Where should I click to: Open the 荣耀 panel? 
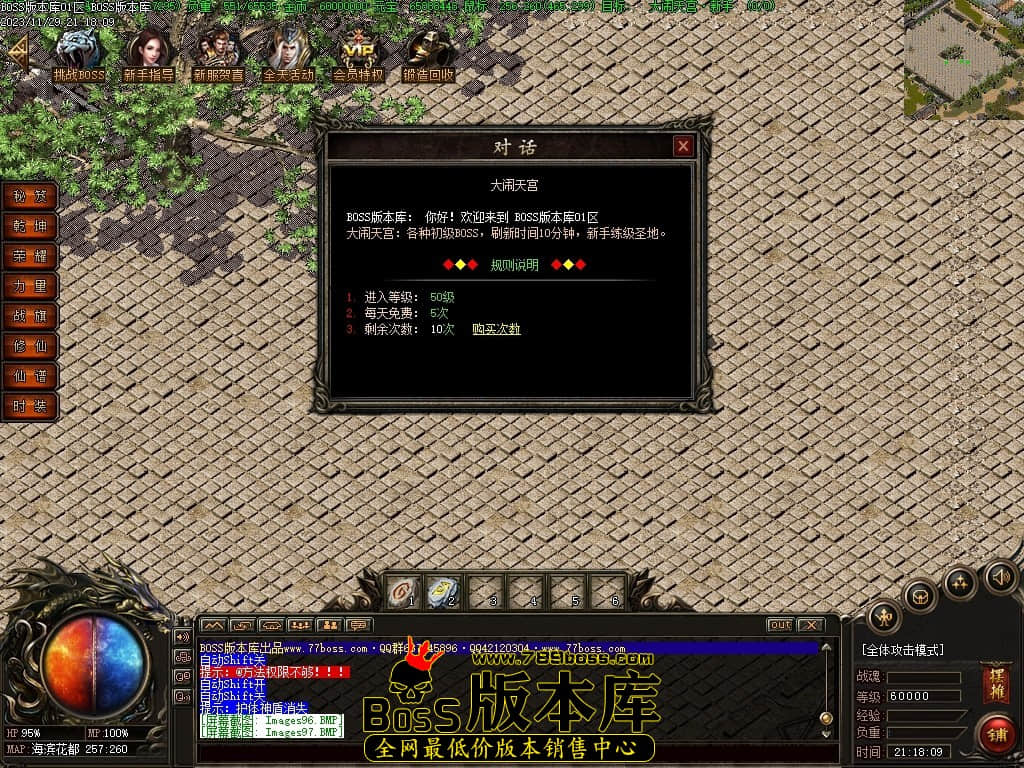[30, 256]
